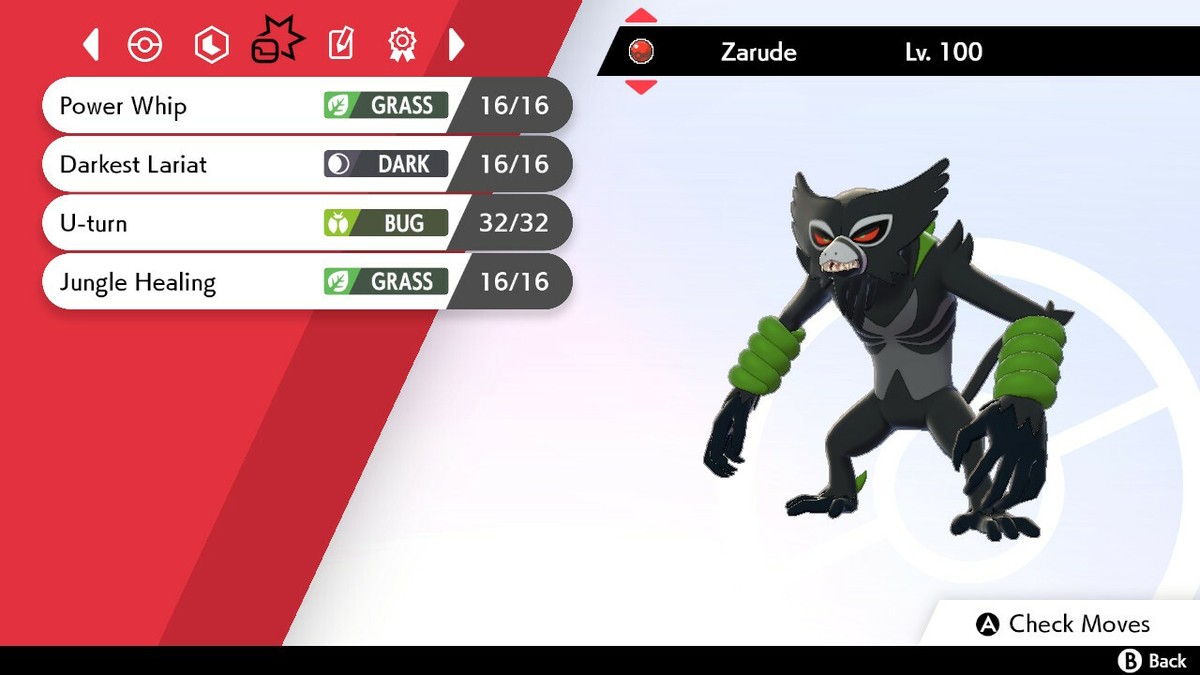Switch to next Pokémon with down arrow
This screenshot has width=1200, height=675.
tap(641, 87)
